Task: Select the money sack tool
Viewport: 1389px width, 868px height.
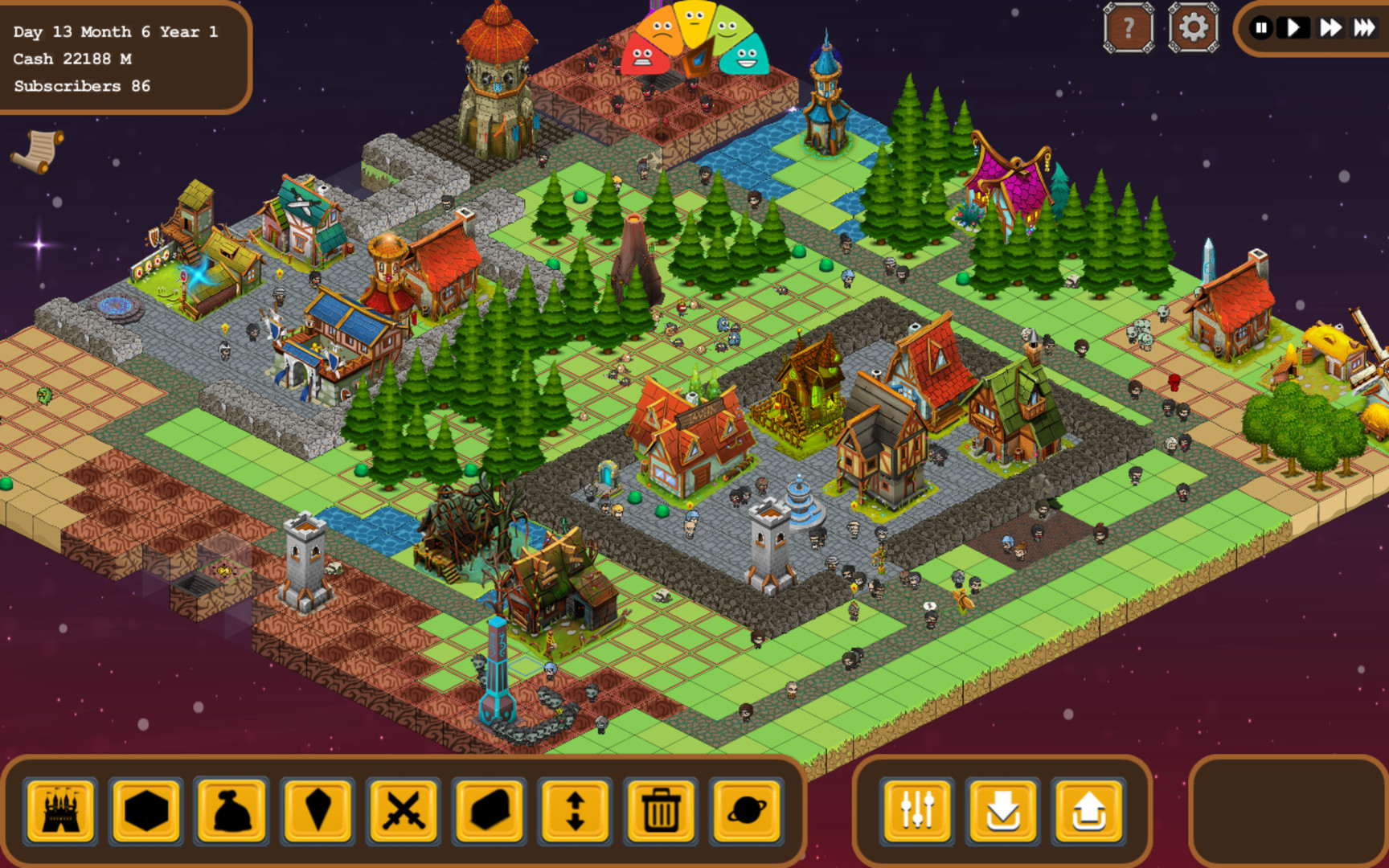Action: tap(232, 812)
